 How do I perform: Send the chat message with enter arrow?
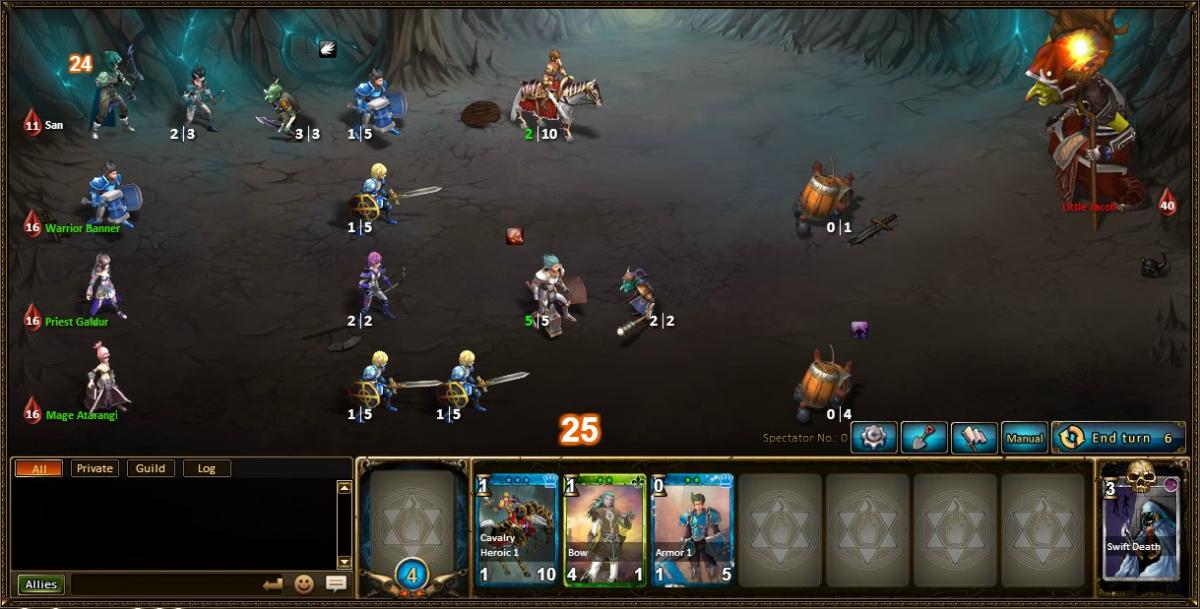click(273, 584)
